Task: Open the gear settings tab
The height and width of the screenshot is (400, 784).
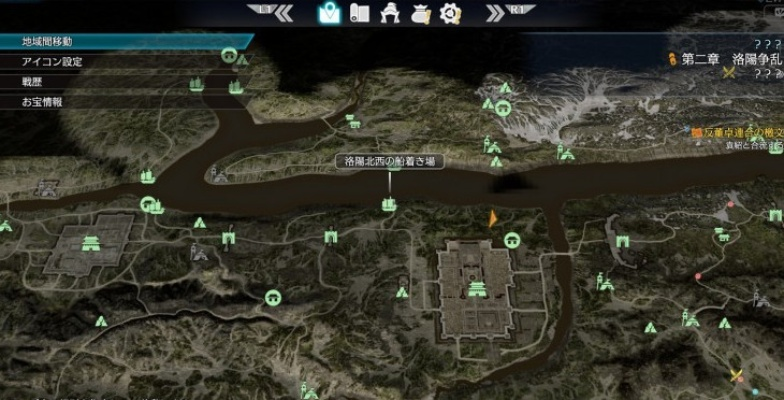Action: tap(451, 13)
